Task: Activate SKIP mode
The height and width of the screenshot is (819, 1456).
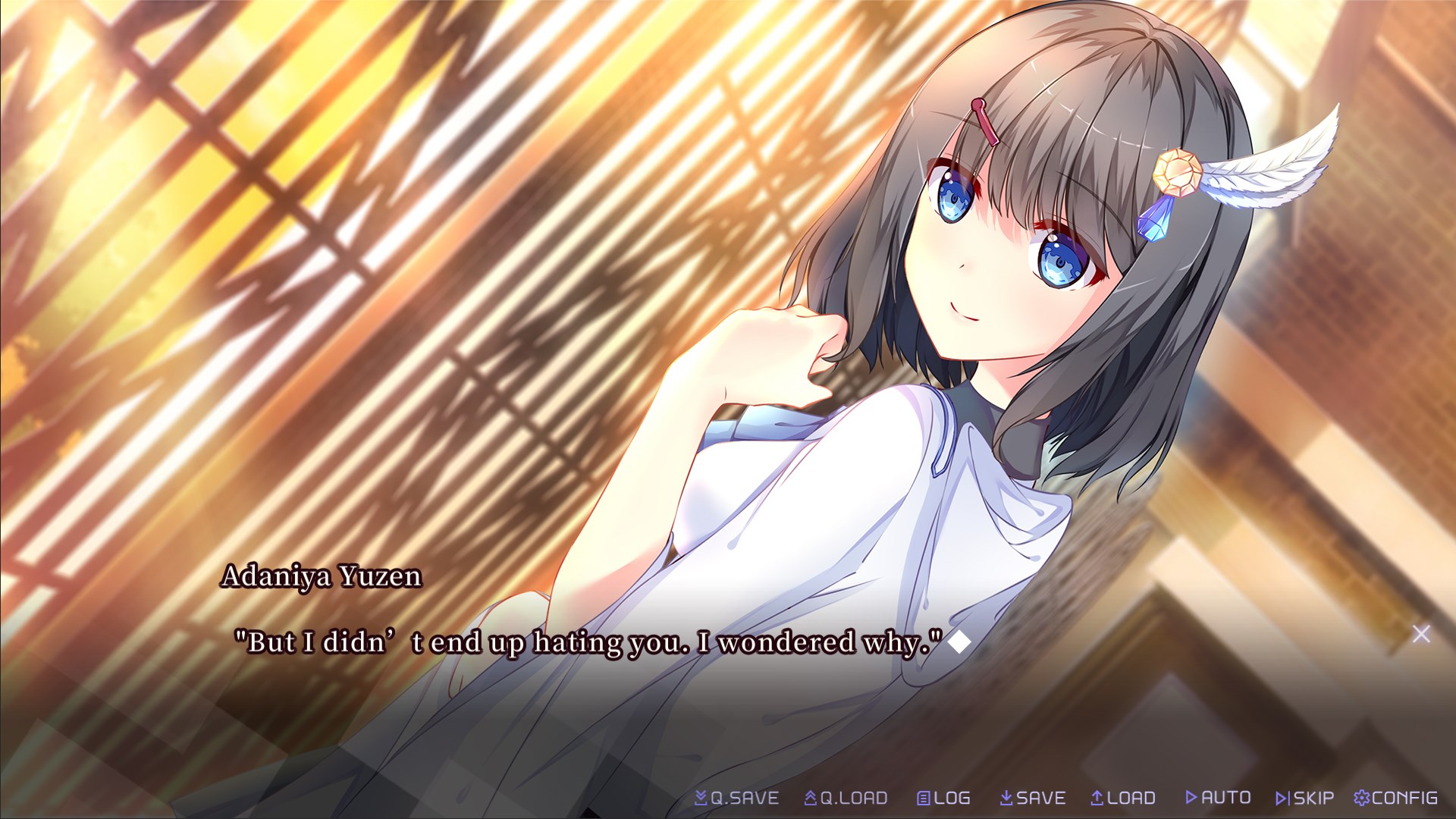Action: tap(1305, 798)
